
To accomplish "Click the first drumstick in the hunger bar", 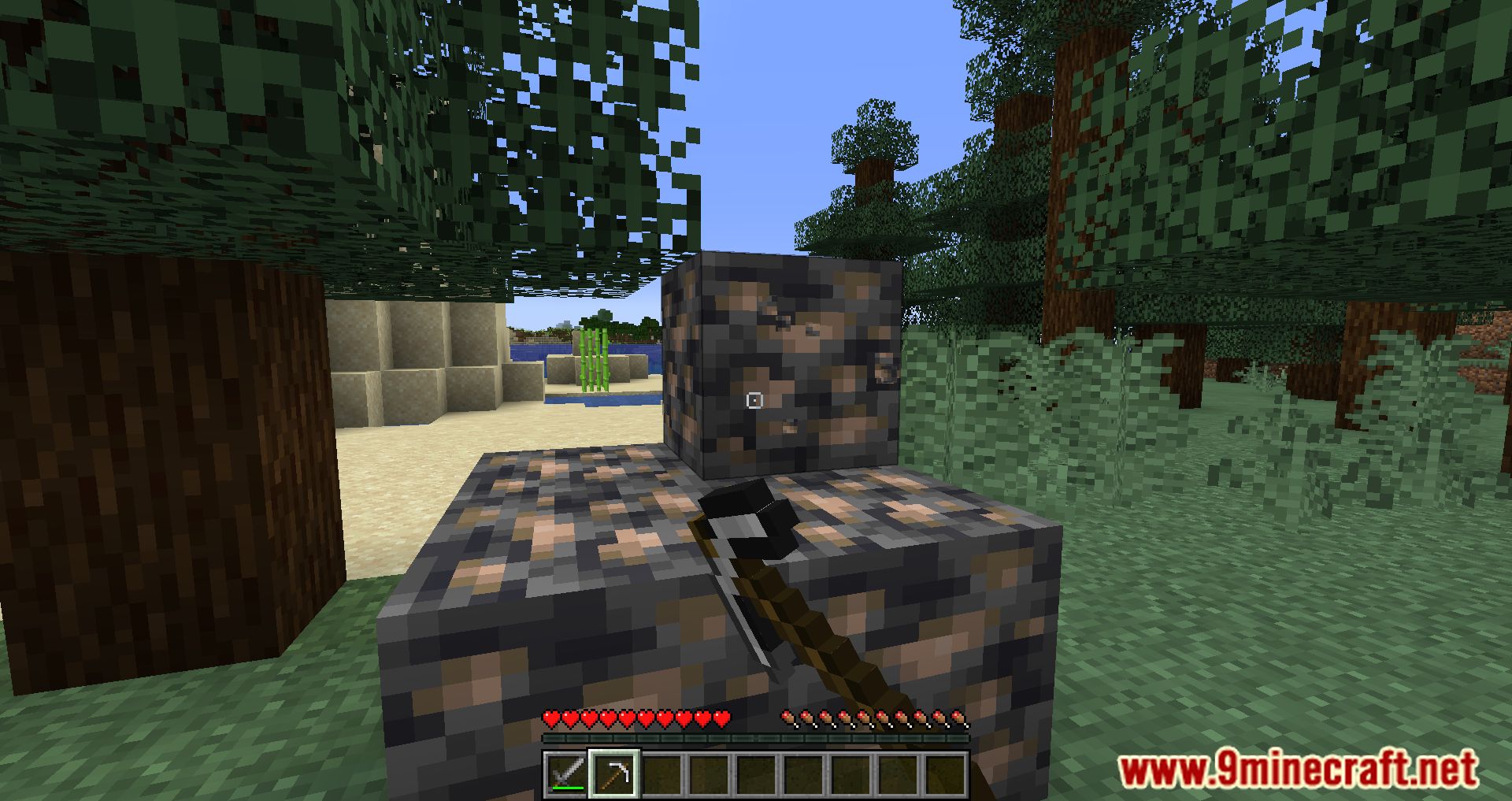I will [x=789, y=718].
